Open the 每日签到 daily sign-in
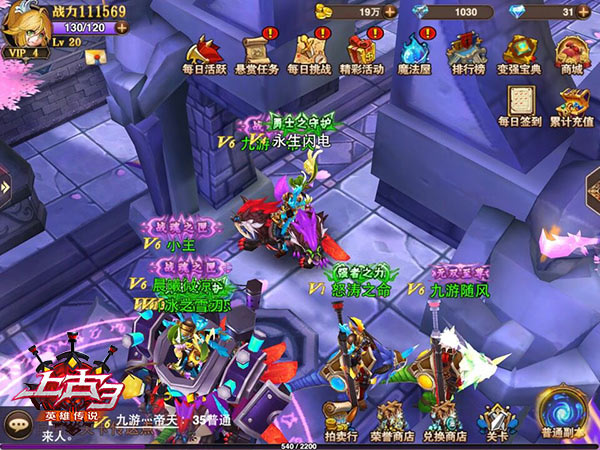This screenshot has height=450, width=600. click(520, 104)
